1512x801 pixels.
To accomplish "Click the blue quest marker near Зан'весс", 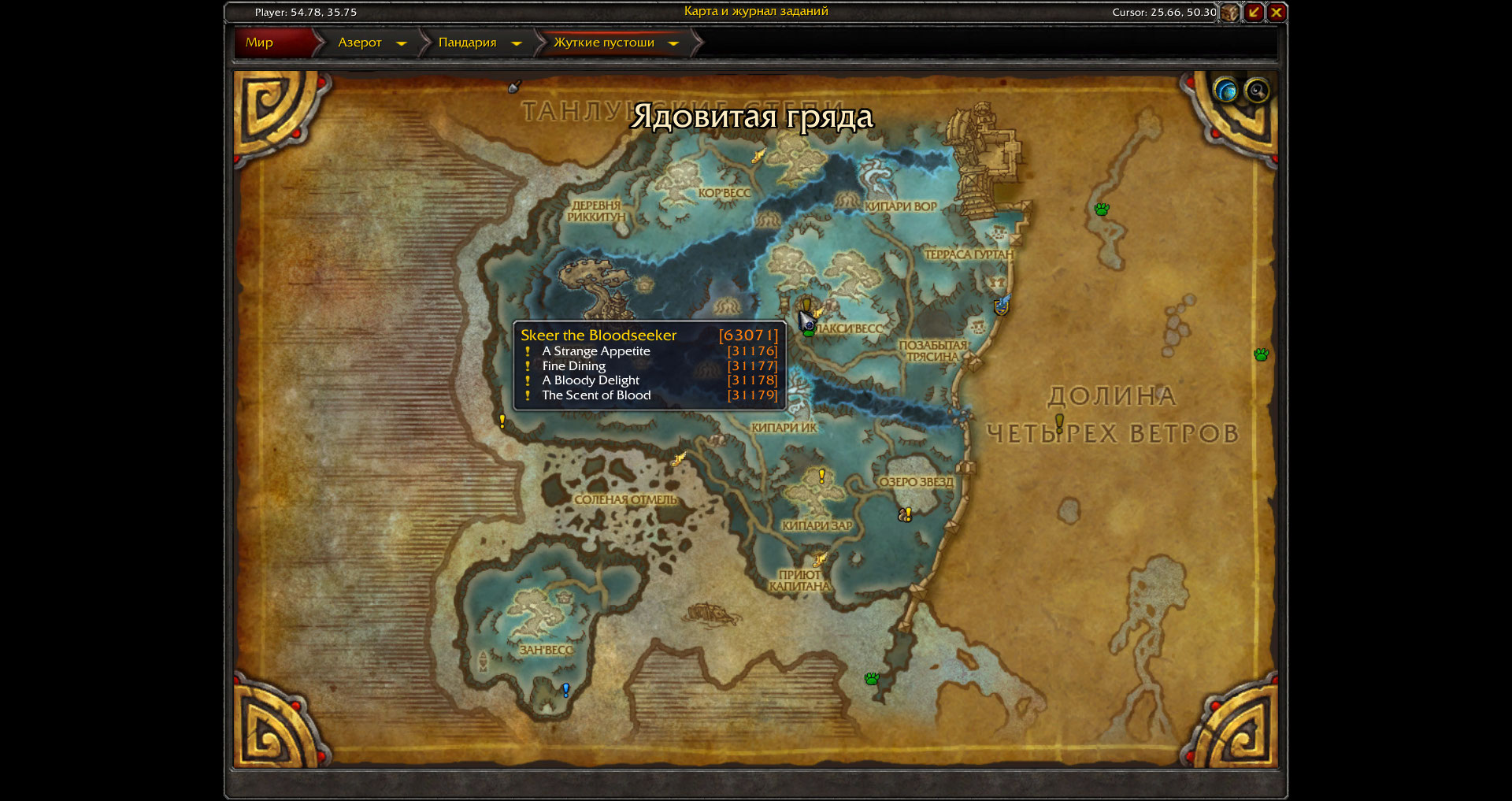I will (x=565, y=690).
